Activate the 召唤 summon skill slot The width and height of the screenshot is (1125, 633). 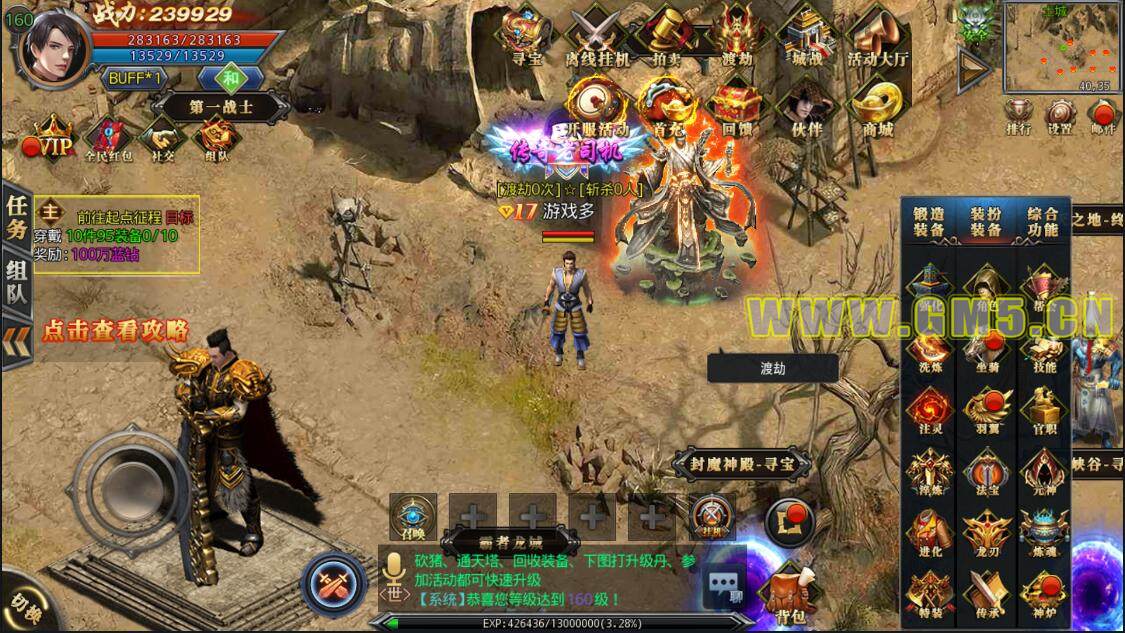[x=412, y=517]
